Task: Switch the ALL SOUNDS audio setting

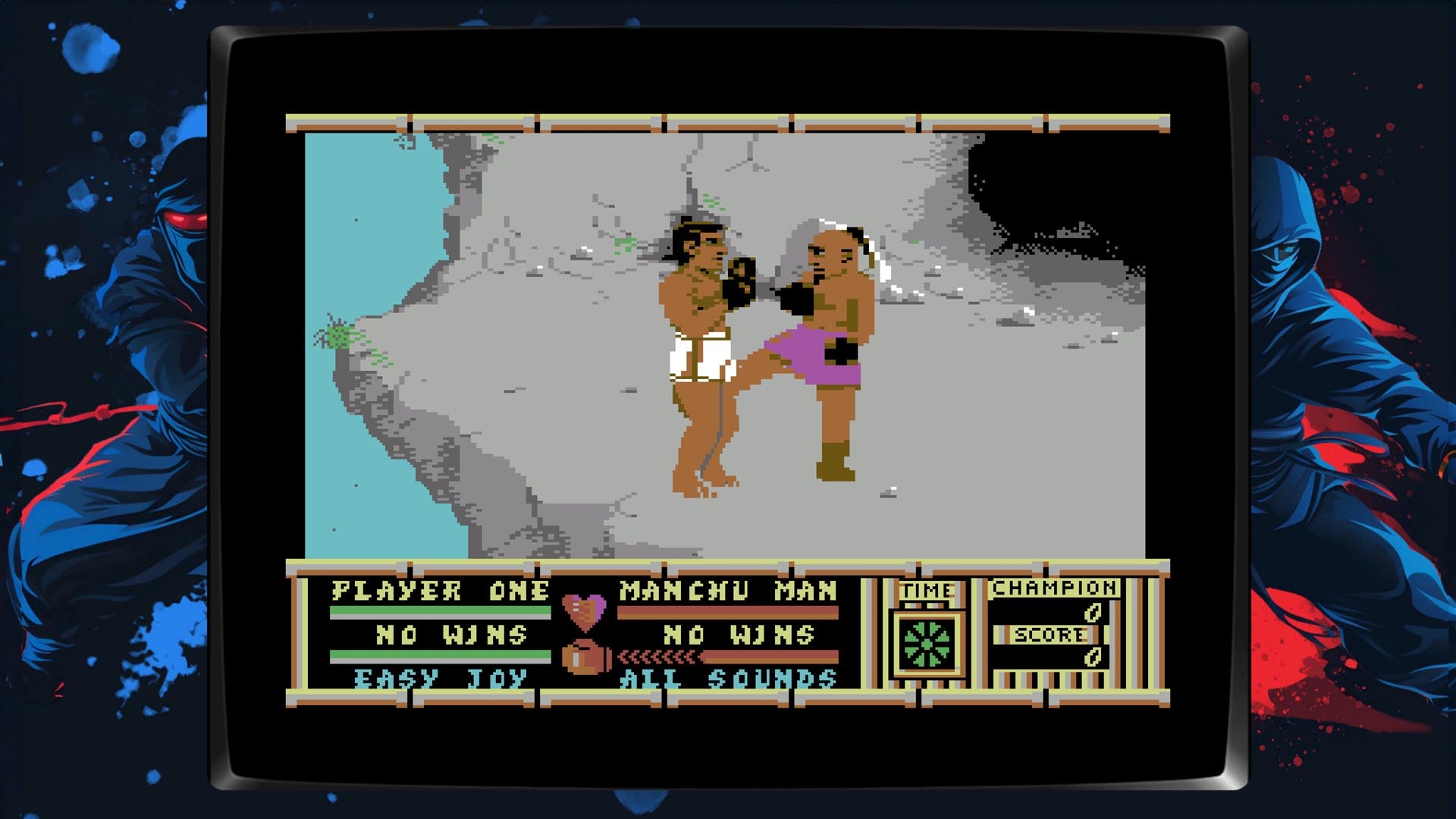Action: (728, 677)
